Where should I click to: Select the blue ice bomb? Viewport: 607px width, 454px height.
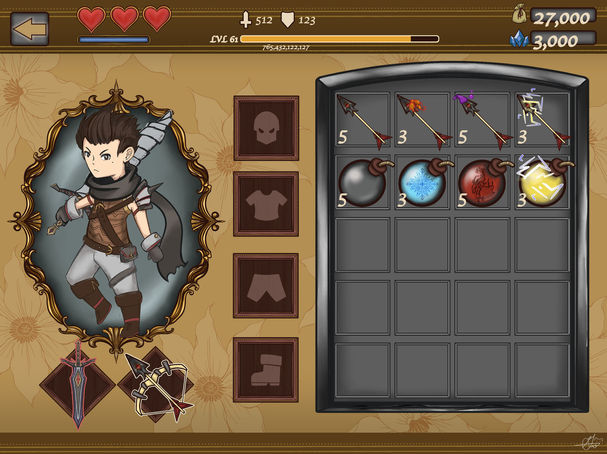tap(421, 182)
